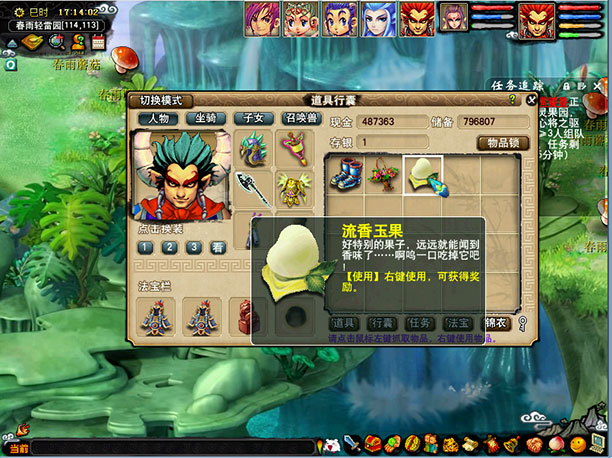Open the 任务 quest tab in bag

pyautogui.click(x=419, y=323)
